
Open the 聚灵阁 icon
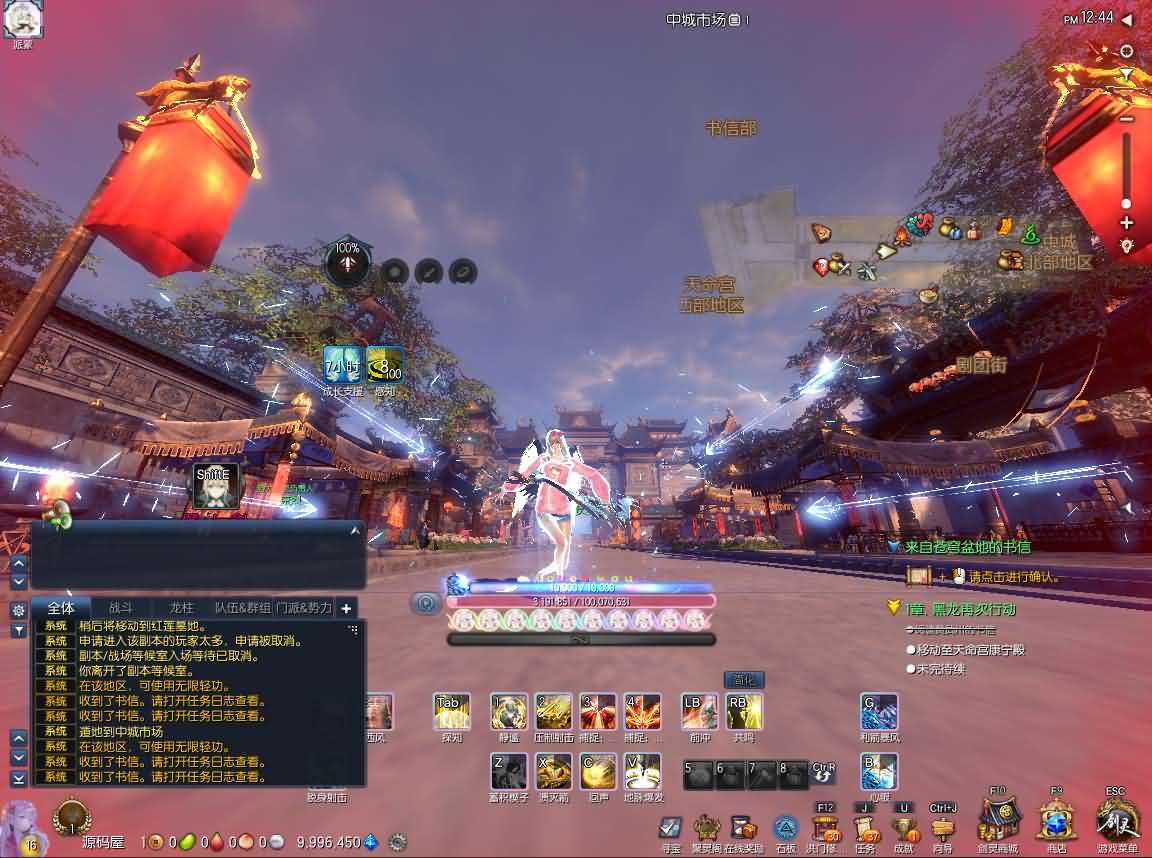point(707,828)
